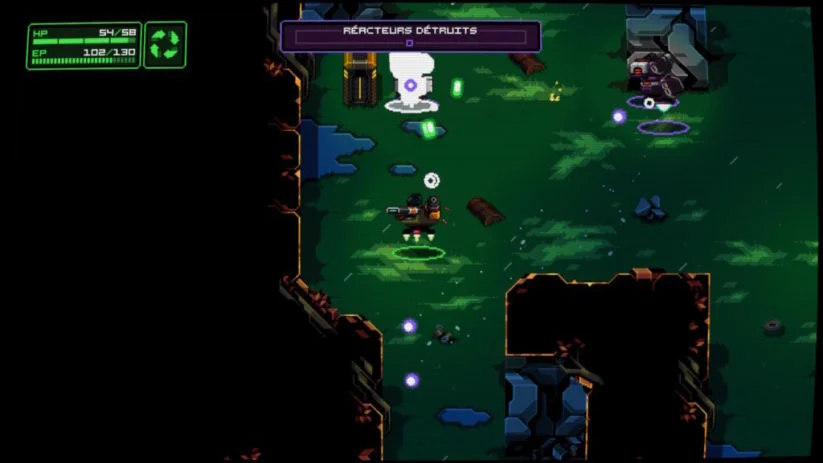Click the green circular arrows icon
The width and height of the screenshot is (823, 463).
click(165, 45)
